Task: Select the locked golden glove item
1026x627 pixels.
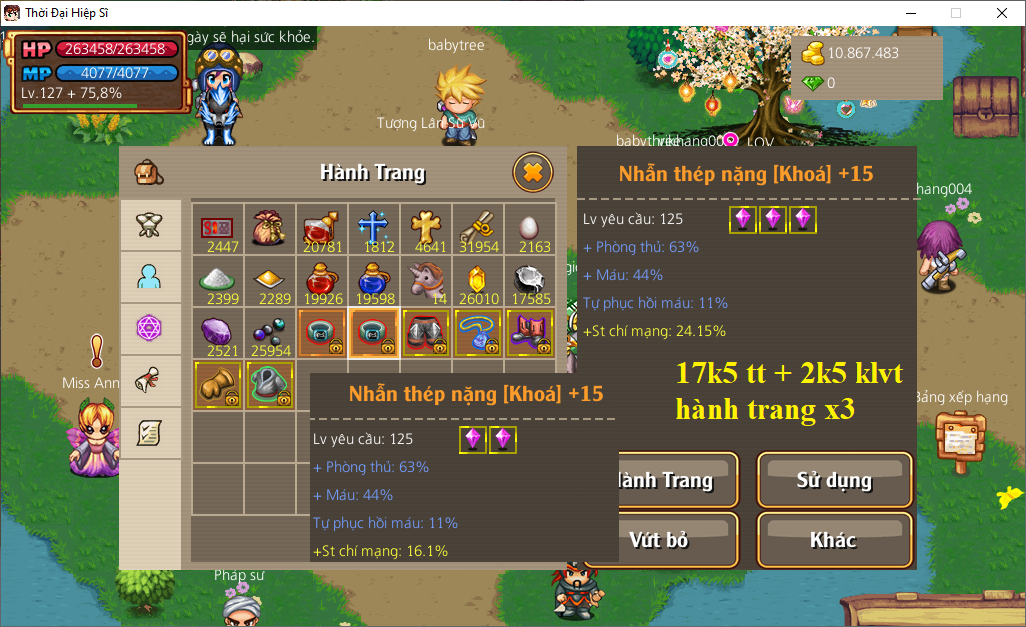Action: tap(218, 384)
